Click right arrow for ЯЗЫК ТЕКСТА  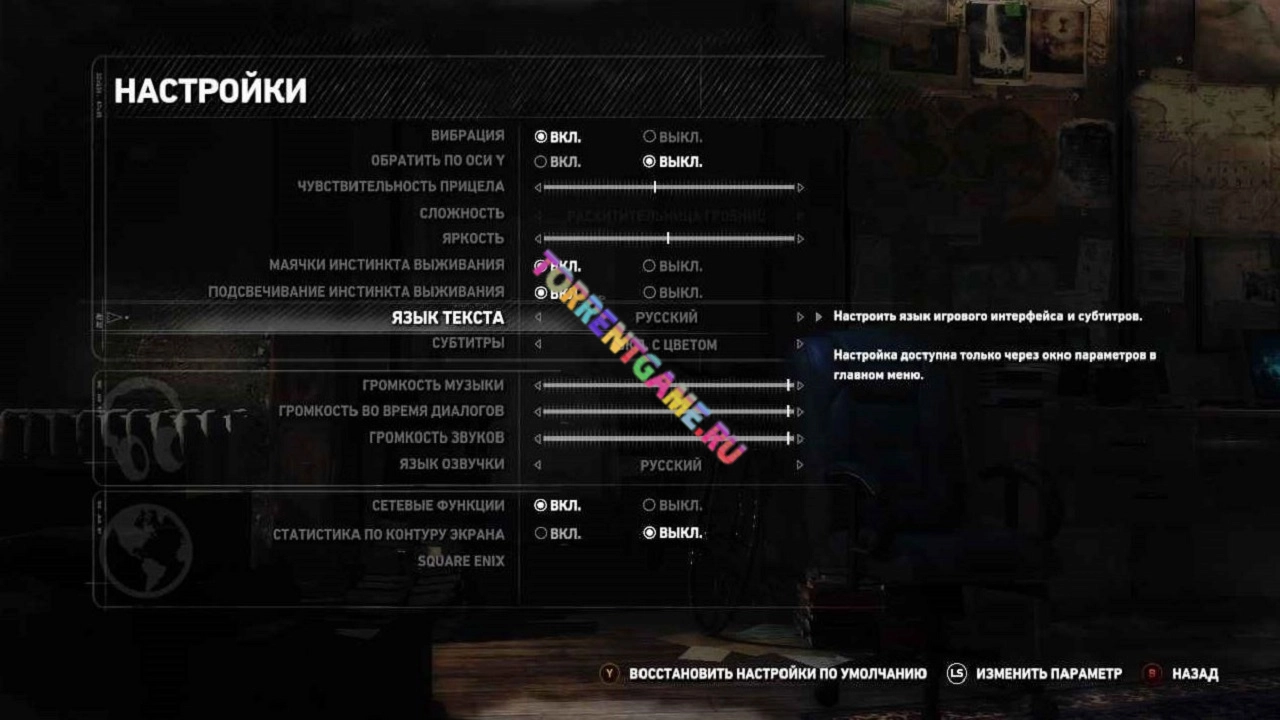pyautogui.click(x=800, y=318)
